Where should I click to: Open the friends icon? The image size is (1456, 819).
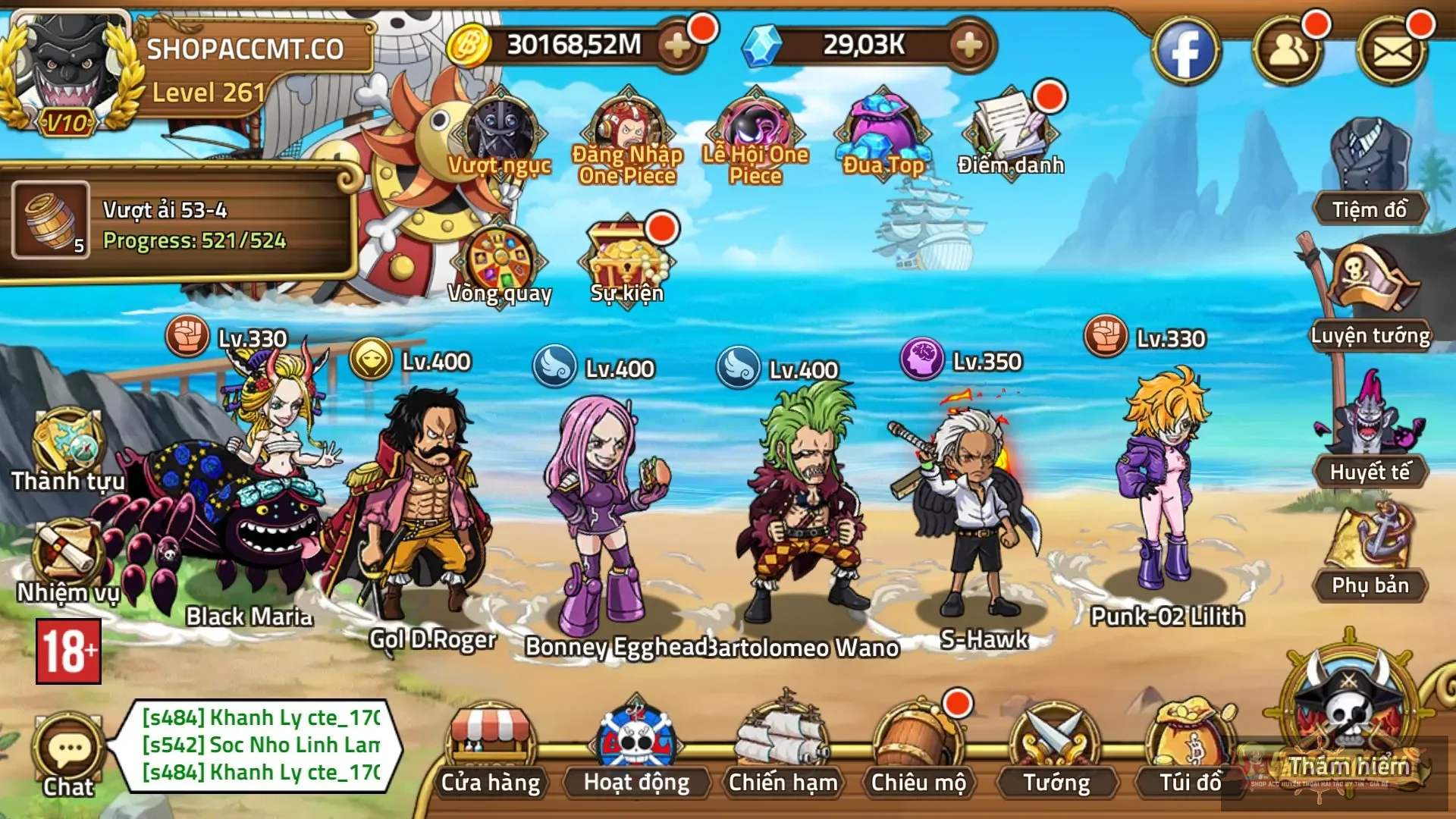tap(1288, 52)
